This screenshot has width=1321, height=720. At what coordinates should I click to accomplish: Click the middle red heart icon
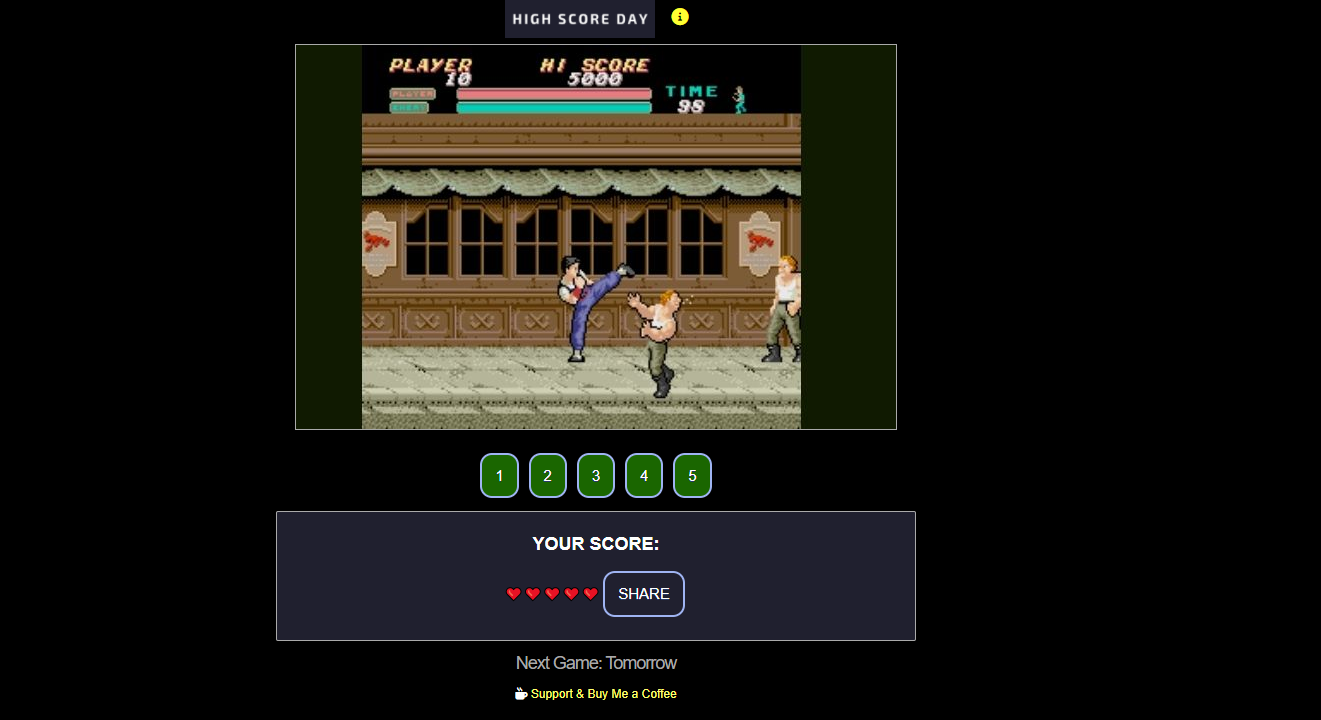point(551,593)
